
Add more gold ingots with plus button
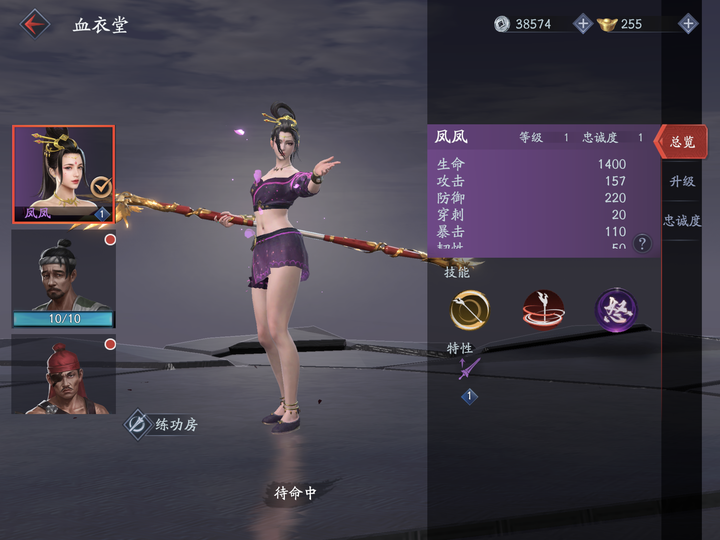point(688,23)
